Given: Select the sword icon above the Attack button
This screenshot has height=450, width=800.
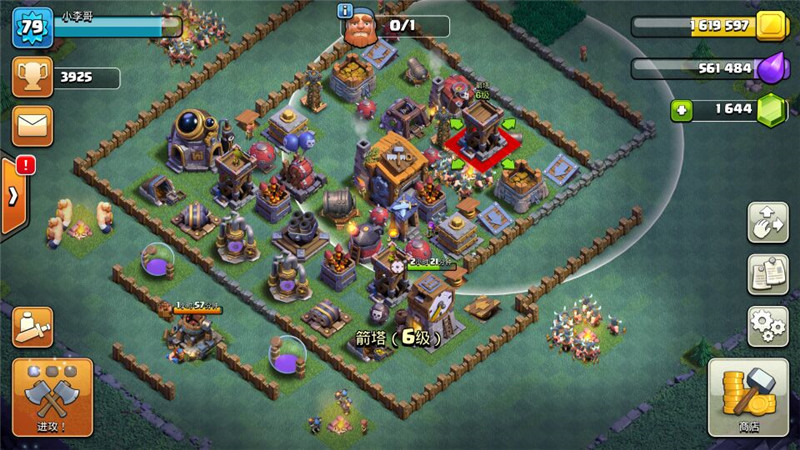Looking at the screenshot, I should click(32, 326).
